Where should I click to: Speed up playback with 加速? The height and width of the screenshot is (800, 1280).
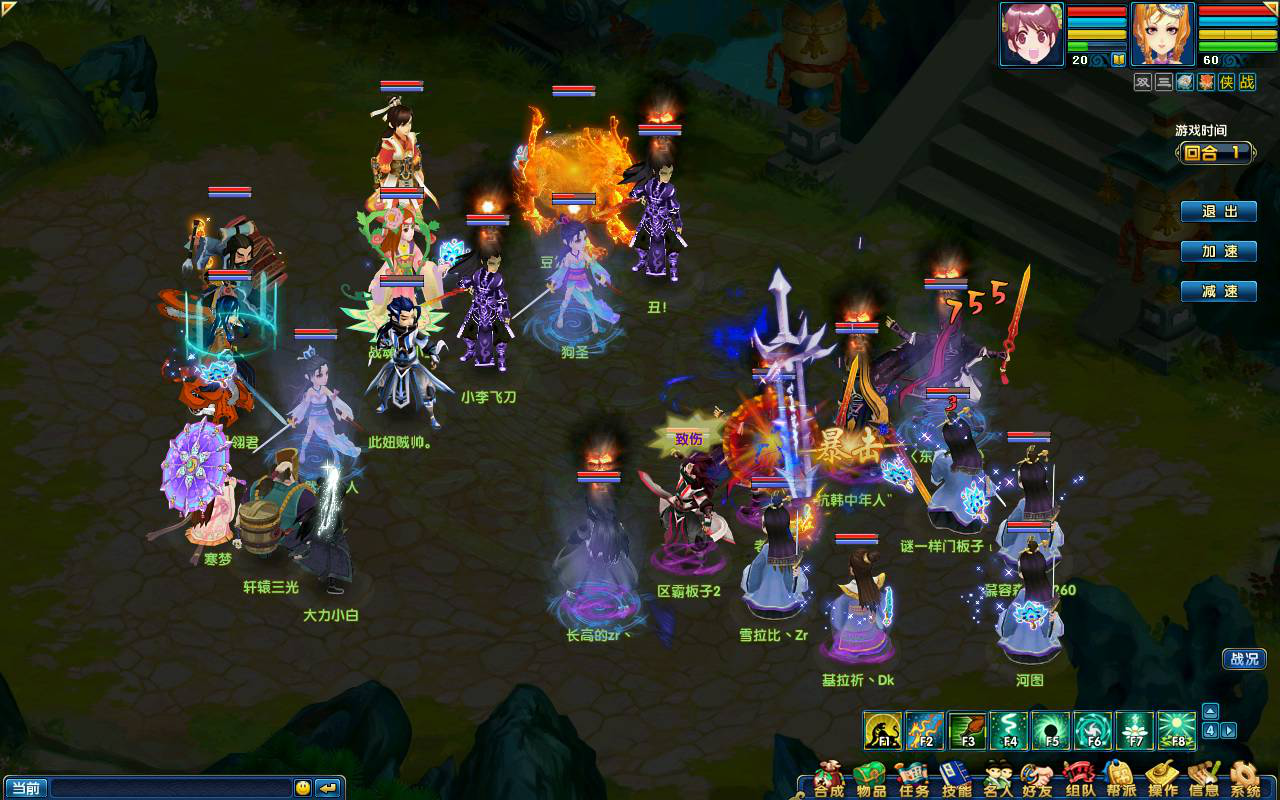click(1218, 252)
